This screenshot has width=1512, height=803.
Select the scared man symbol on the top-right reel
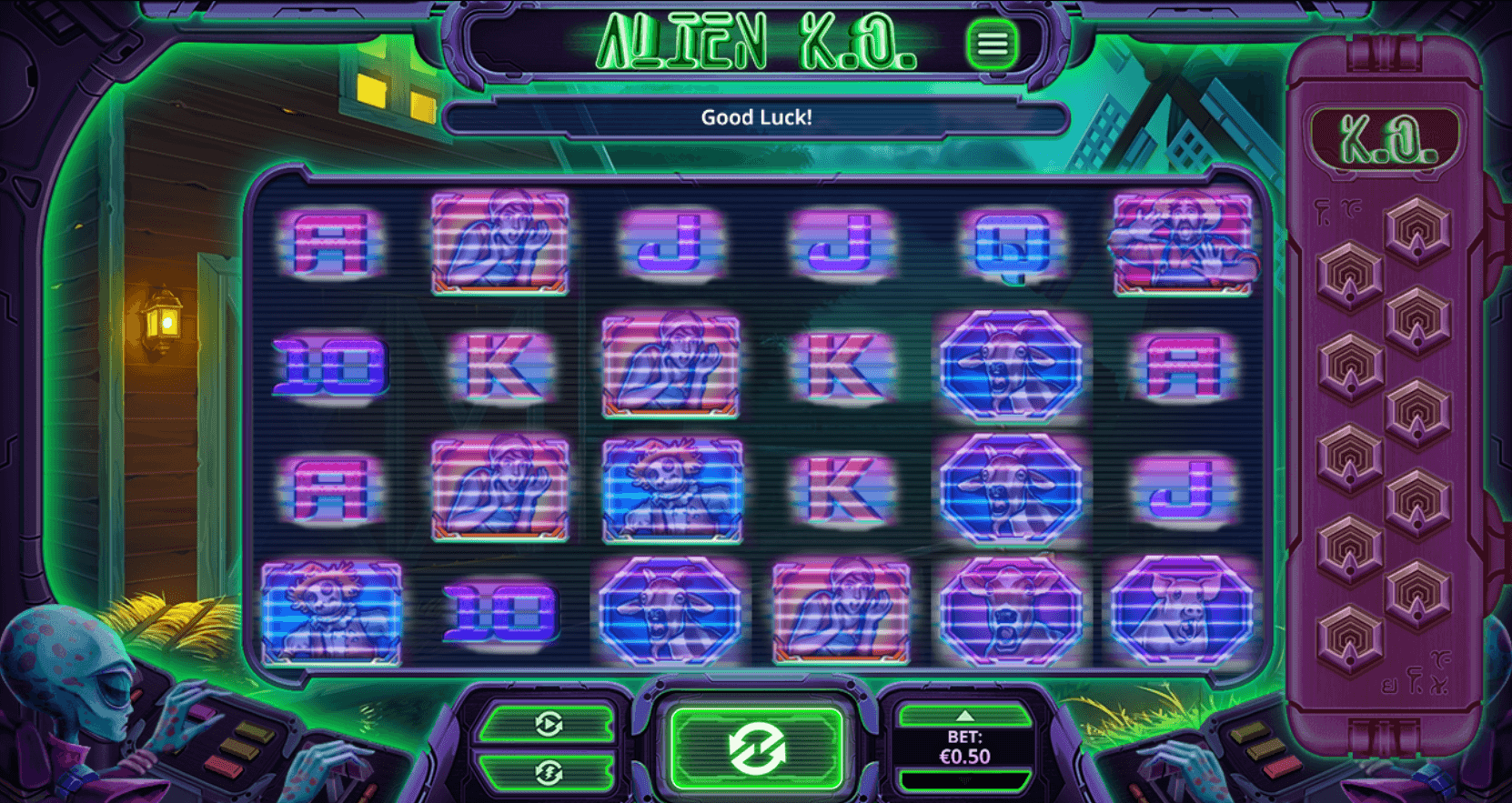tap(1183, 244)
